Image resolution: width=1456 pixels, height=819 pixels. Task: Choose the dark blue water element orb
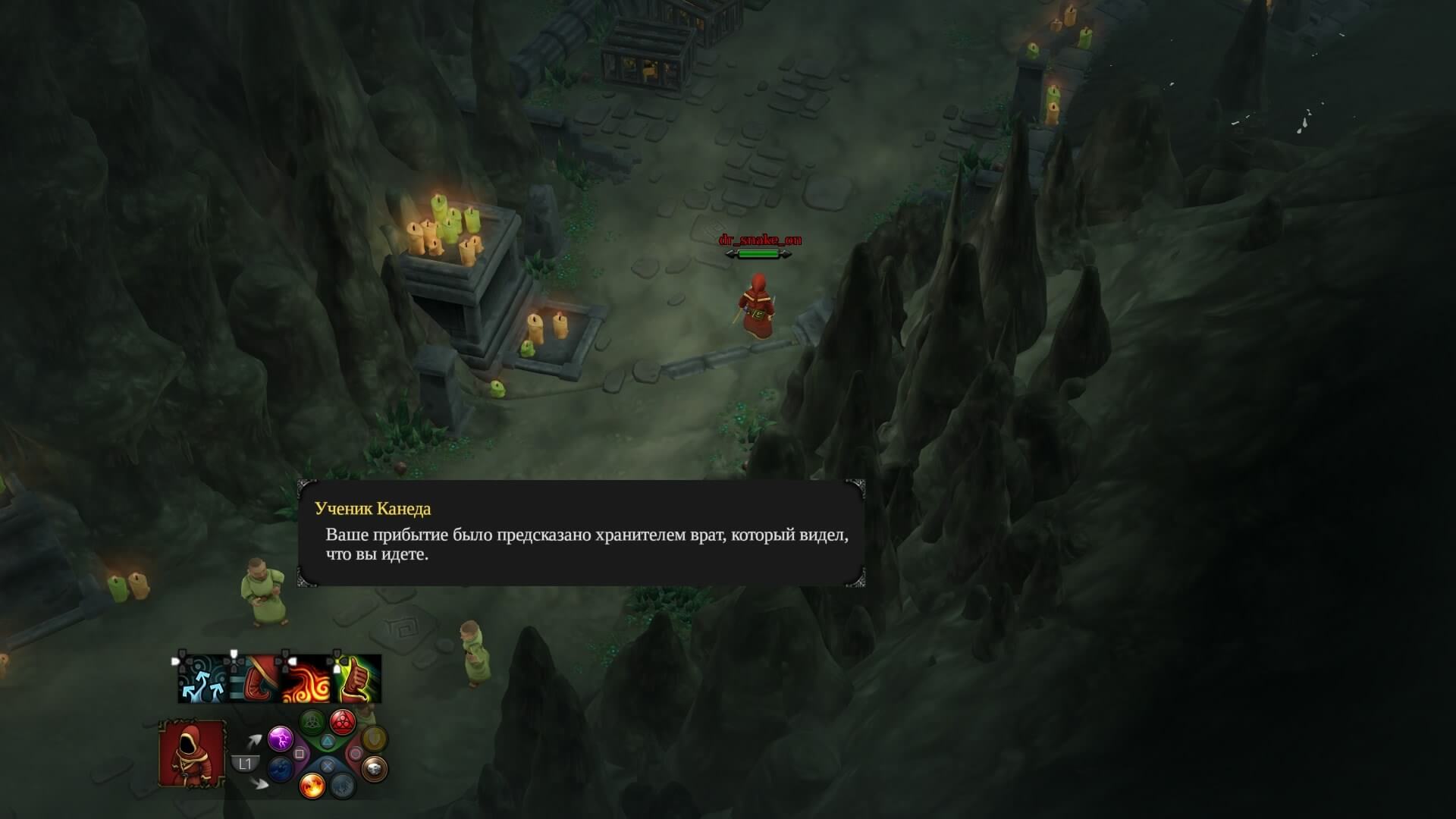coord(281,769)
